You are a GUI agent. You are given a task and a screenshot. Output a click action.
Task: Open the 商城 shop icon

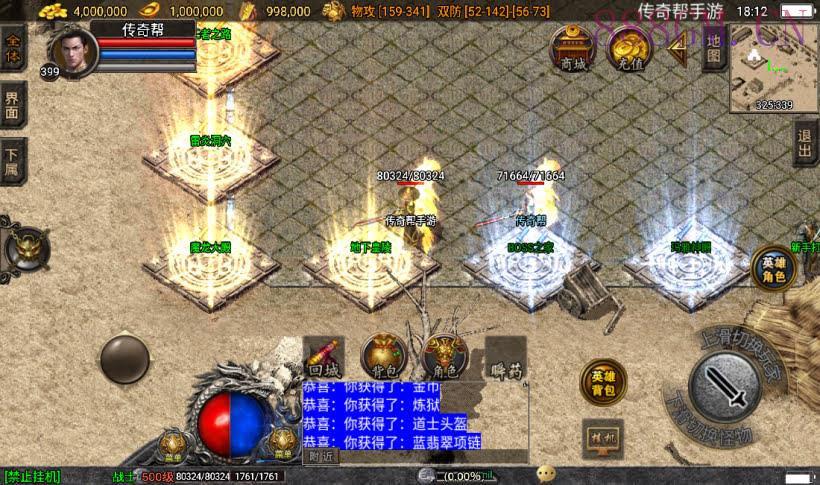click(x=573, y=49)
